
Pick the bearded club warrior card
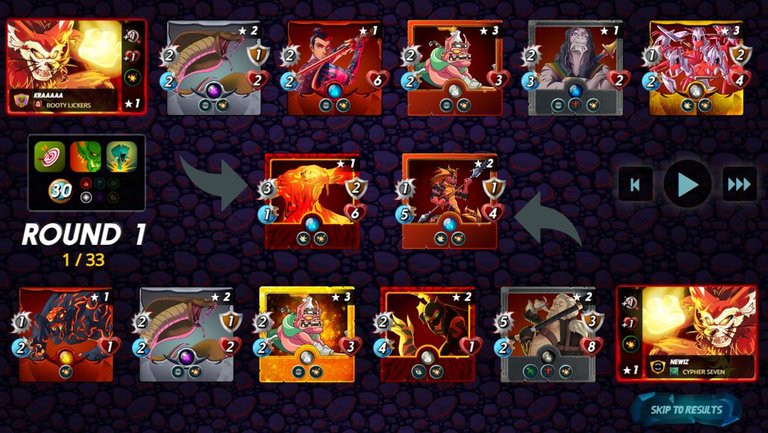click(548, 334)
